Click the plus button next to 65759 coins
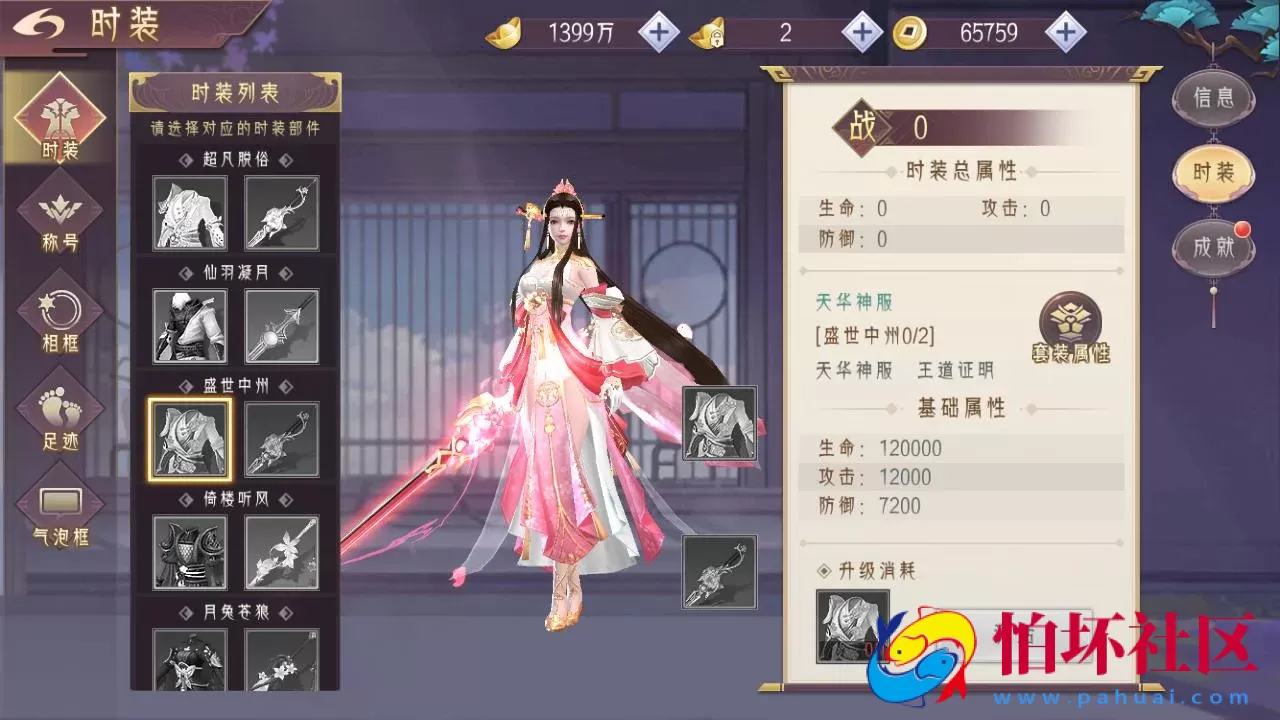The height and width of the screenshot is (720, 1280). point(1068,31)
